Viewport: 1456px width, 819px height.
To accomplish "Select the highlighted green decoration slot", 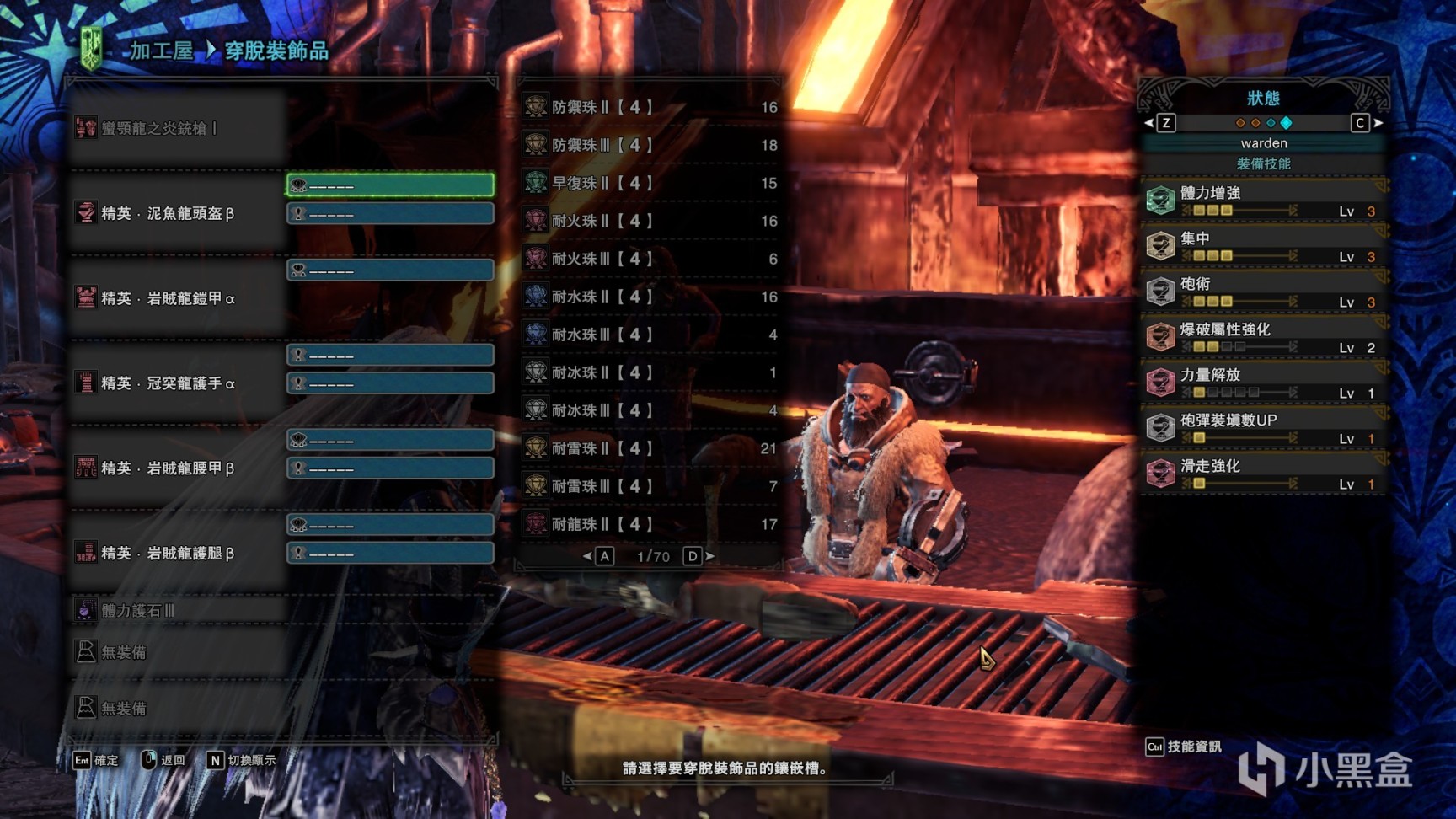I will click(x=390, y=185).
